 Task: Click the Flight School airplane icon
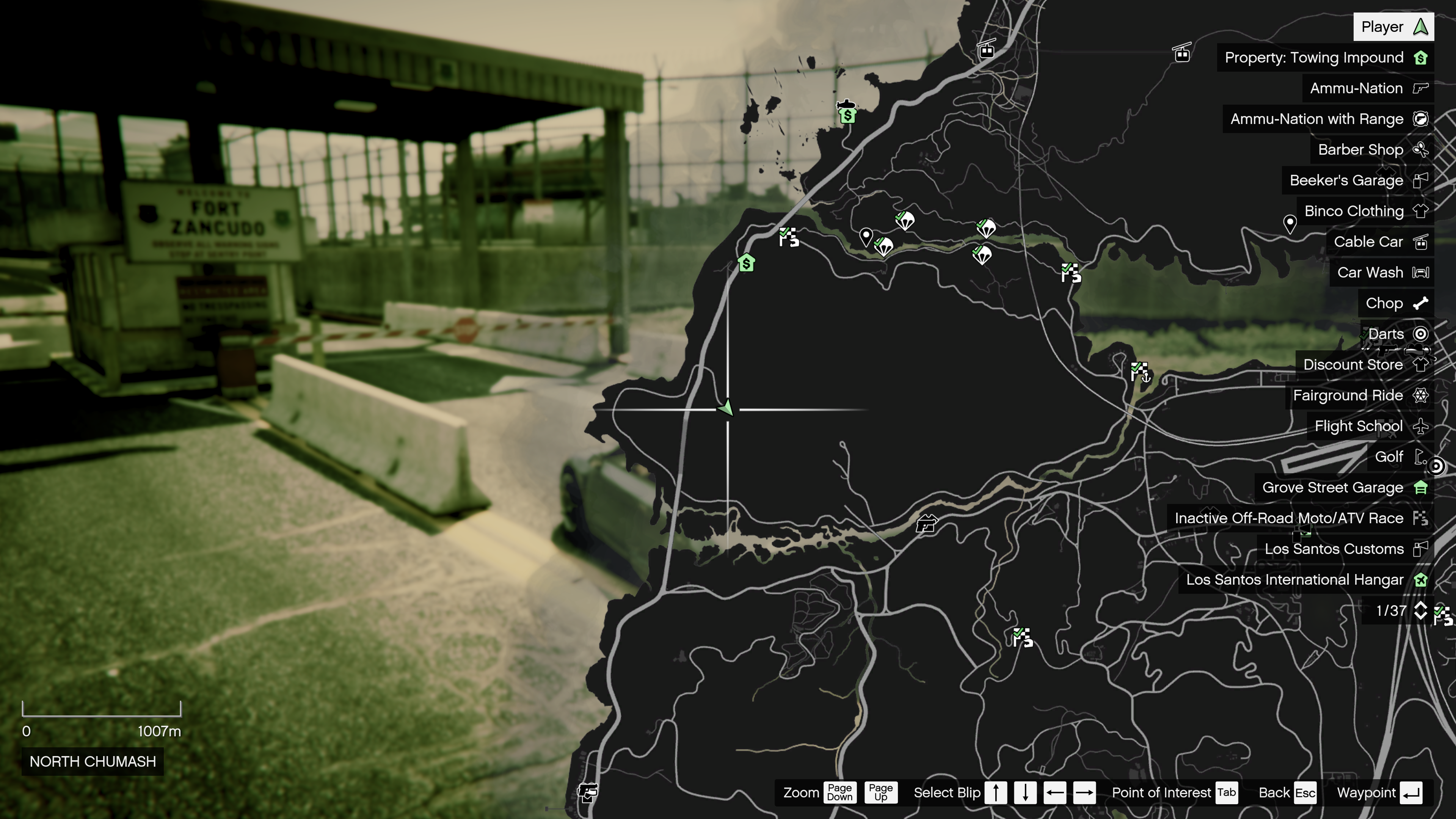tap(1420, 425)
